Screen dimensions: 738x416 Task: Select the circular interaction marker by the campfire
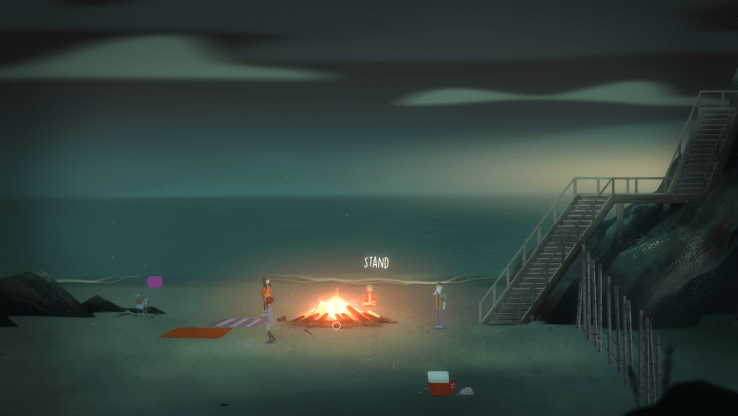(336, 324)
